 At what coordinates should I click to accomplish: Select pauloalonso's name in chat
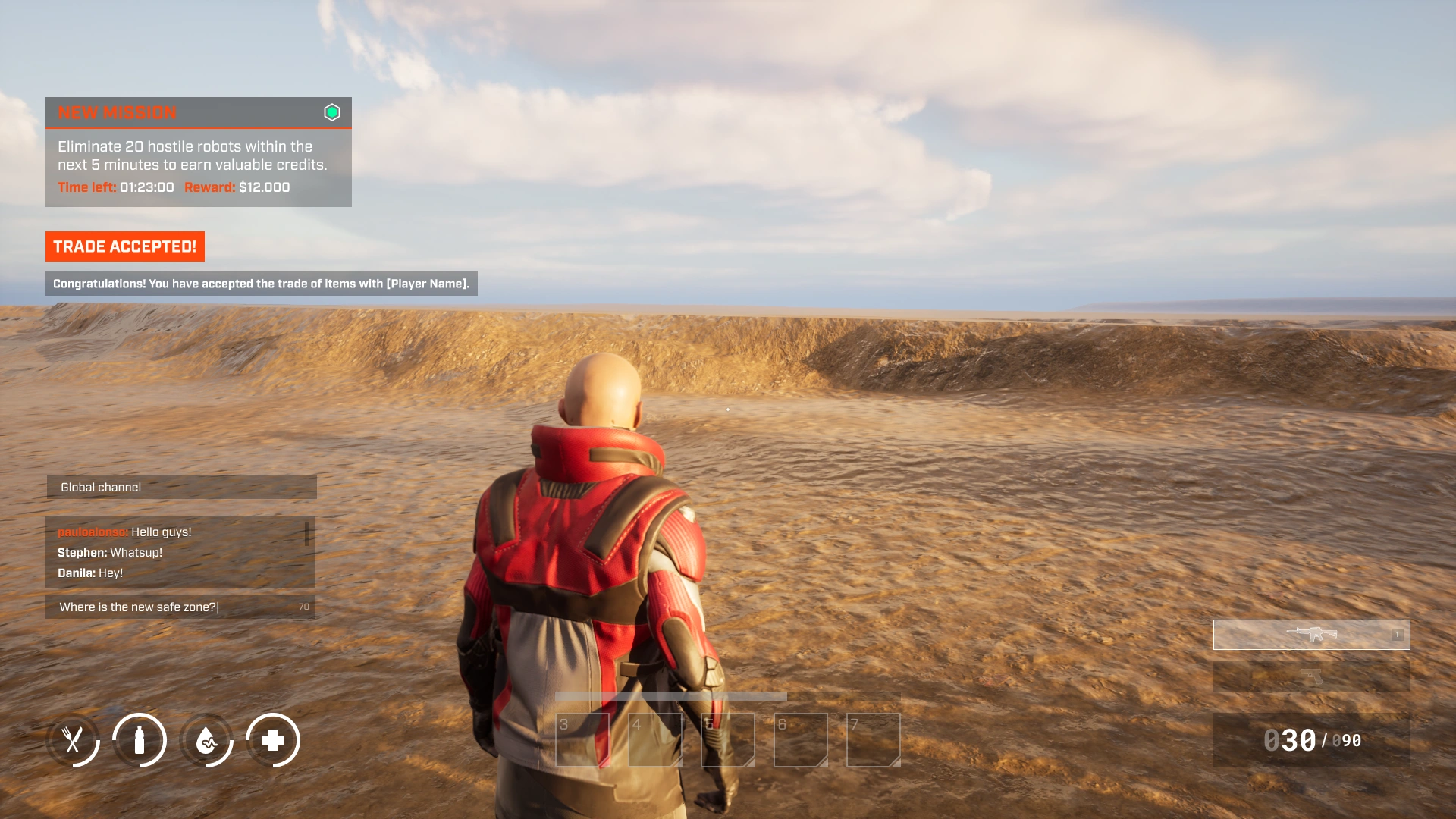click(x=93, y=532)
